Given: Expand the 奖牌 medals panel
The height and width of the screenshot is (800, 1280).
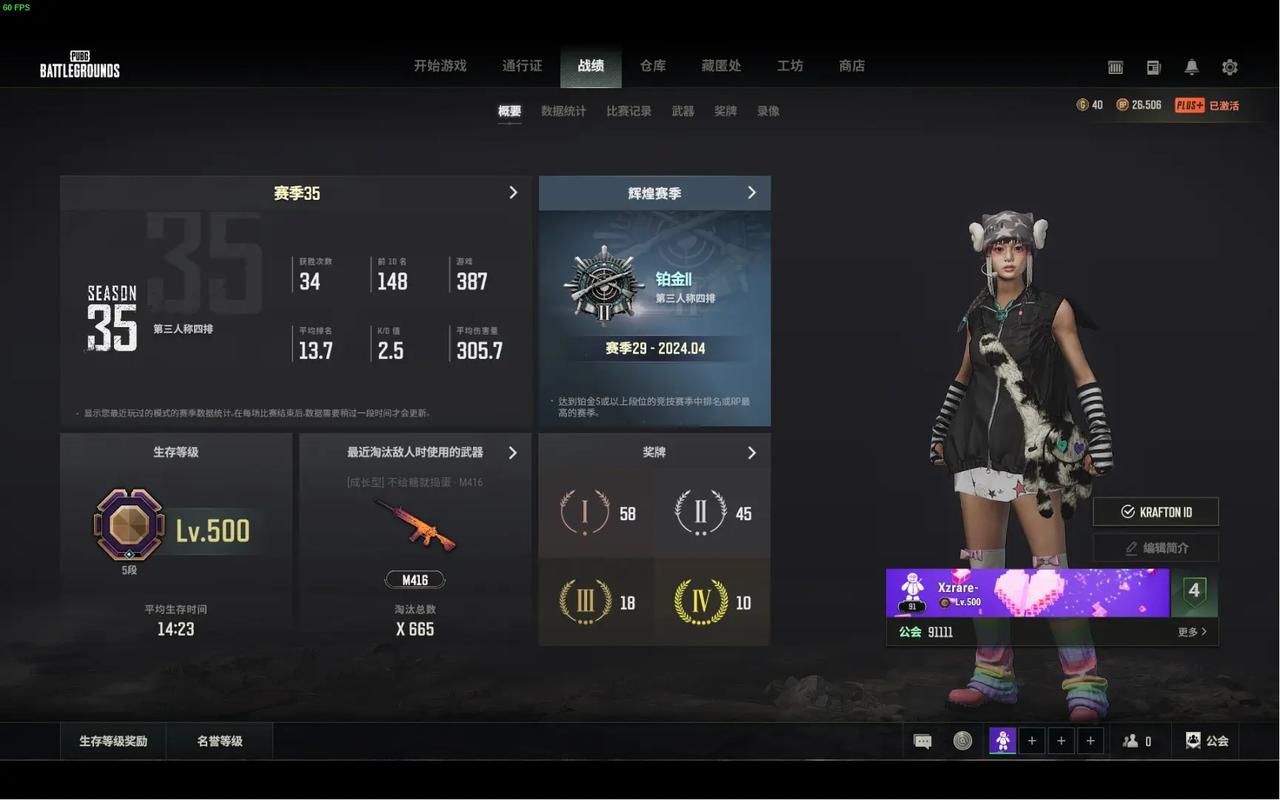Looking at the screenshot, I should pyautogui.click(x=752, y=453).
